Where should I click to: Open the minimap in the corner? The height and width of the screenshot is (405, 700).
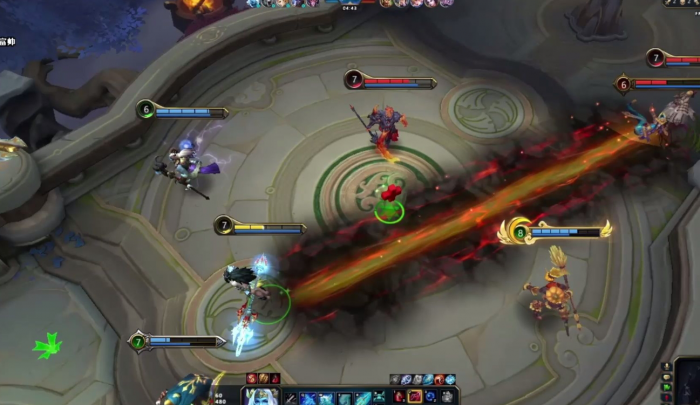point(687,385)
